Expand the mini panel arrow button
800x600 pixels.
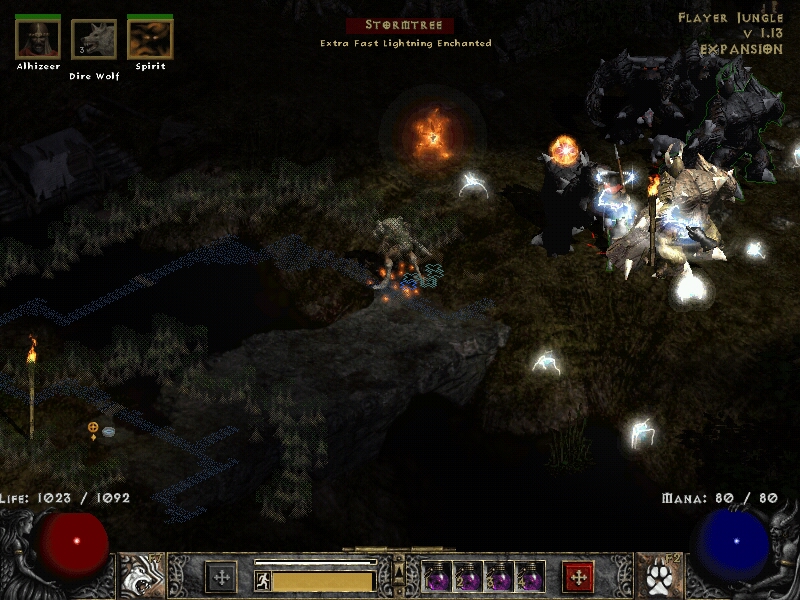pyautogui.click(x=399, y=571)
